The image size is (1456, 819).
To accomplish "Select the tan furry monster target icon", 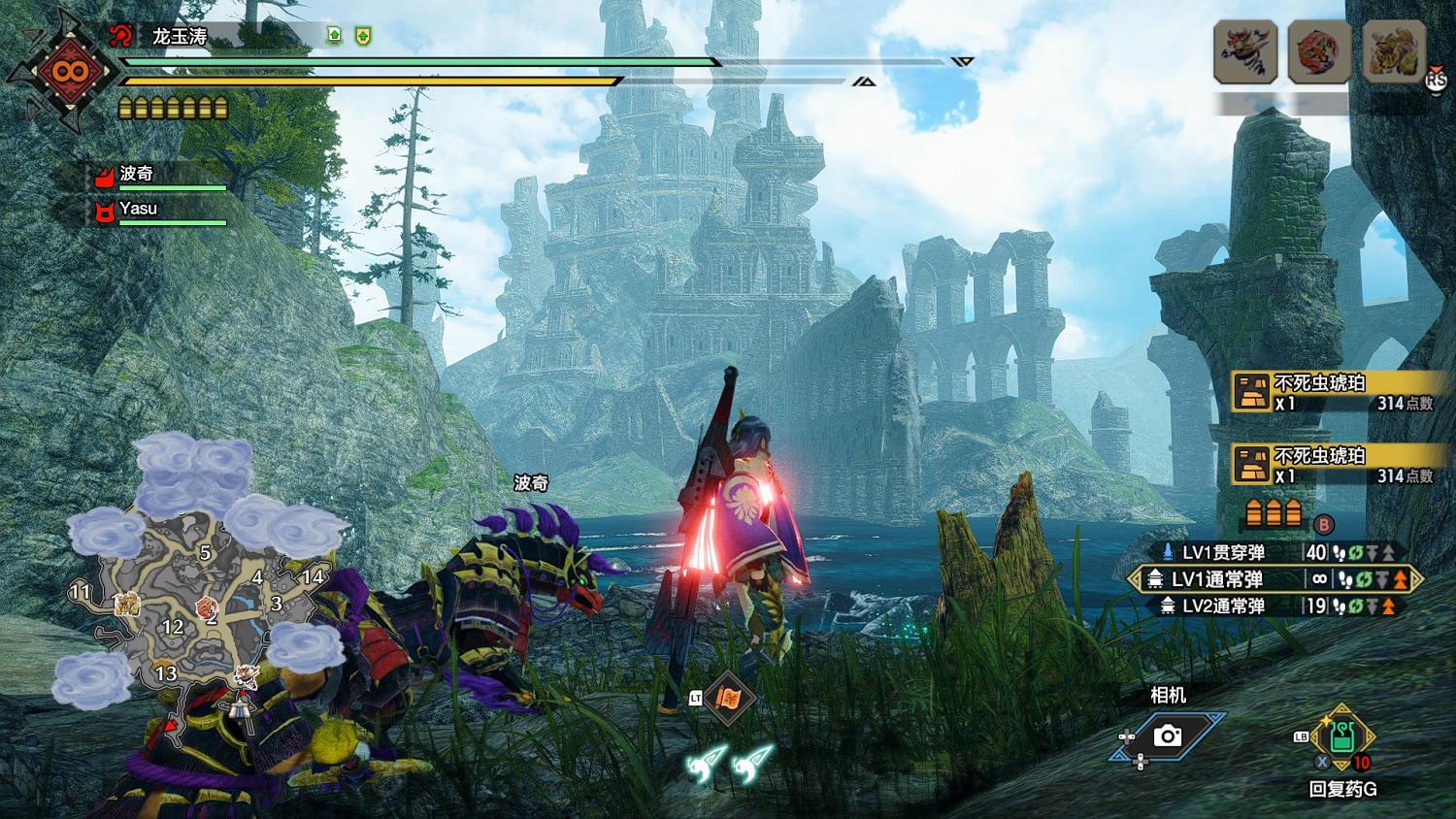I will point(1394,51).
